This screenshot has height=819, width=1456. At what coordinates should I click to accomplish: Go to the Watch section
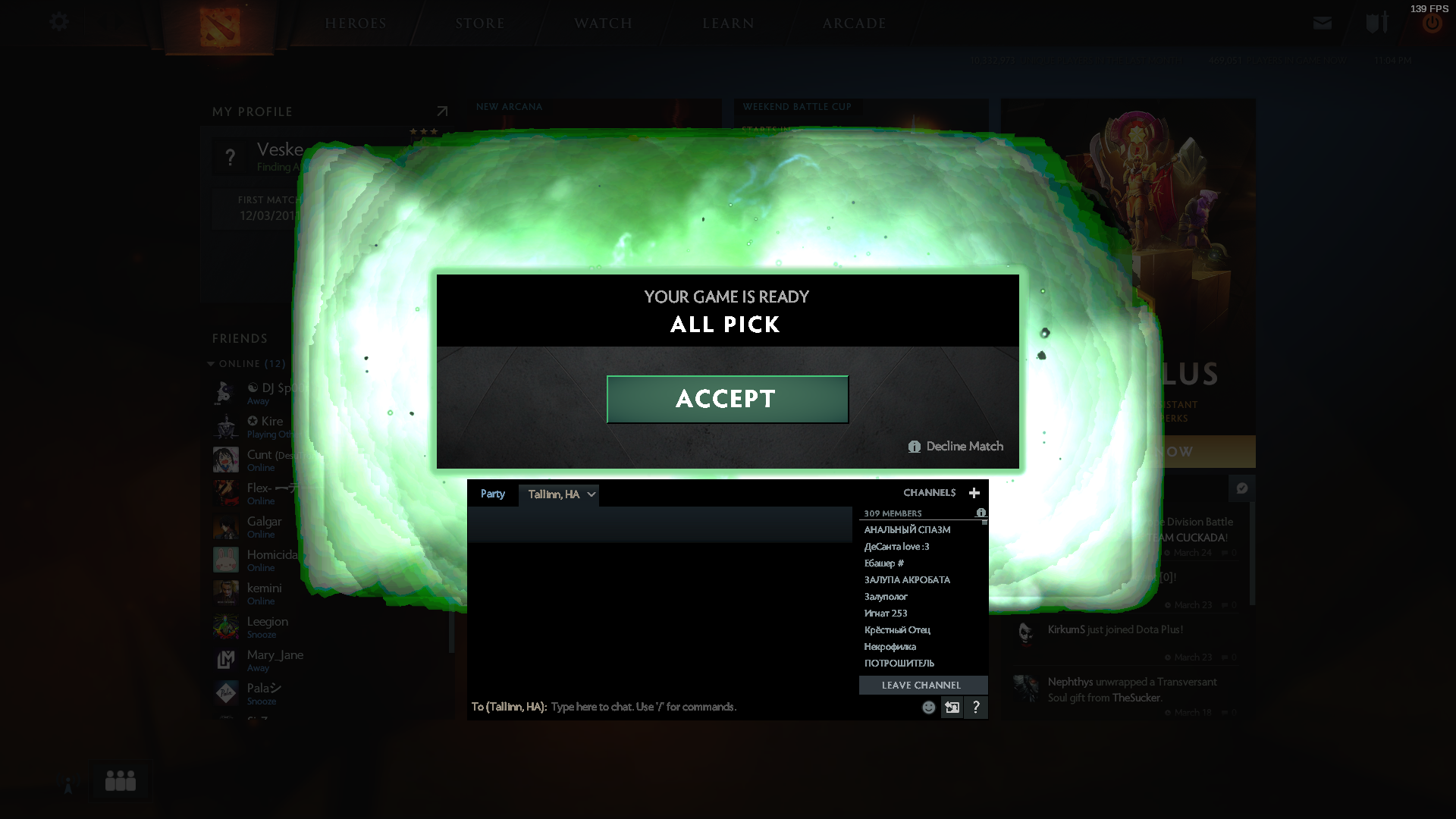point(603,24)
